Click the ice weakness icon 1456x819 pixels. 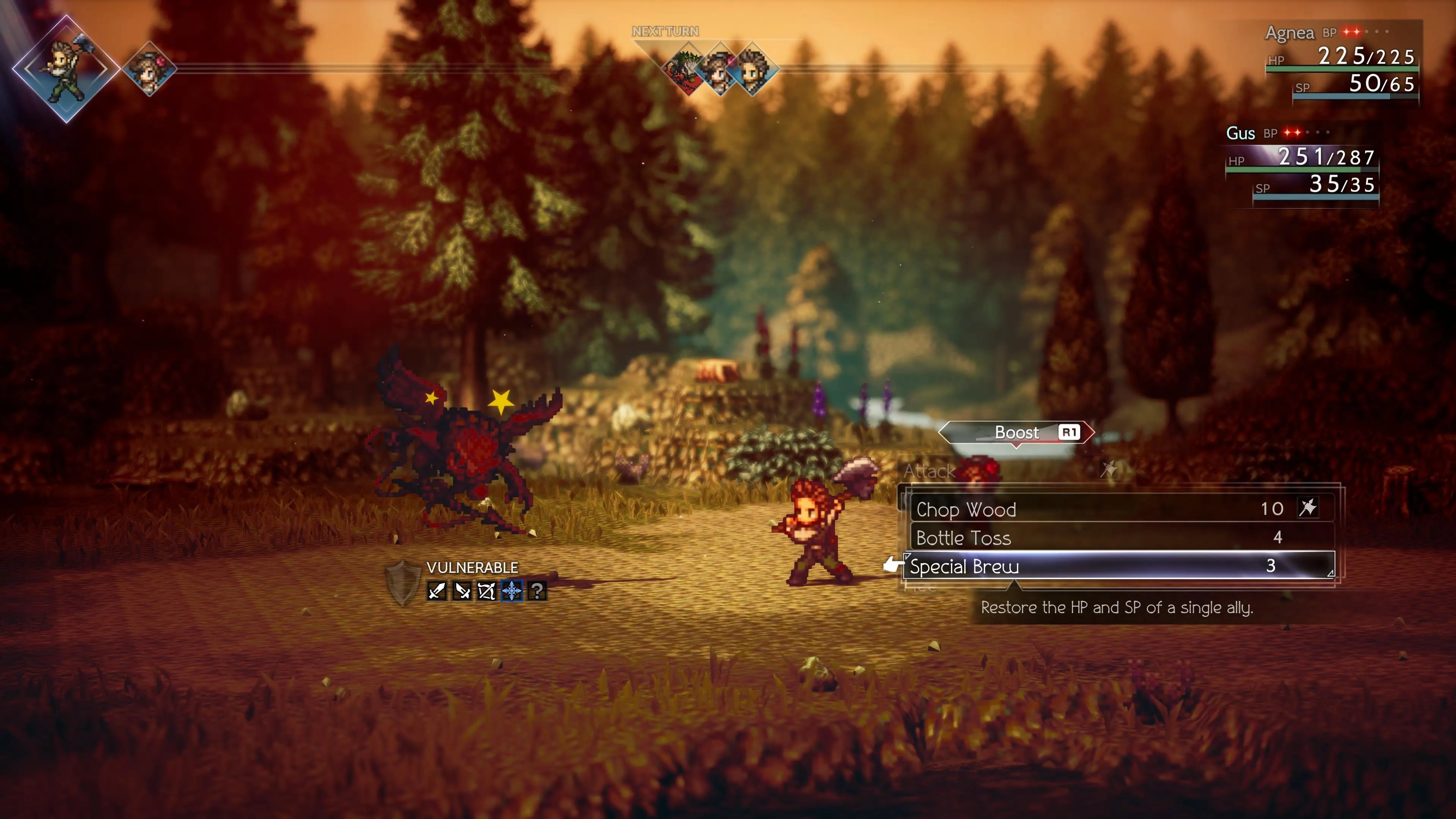pos(511,591)
